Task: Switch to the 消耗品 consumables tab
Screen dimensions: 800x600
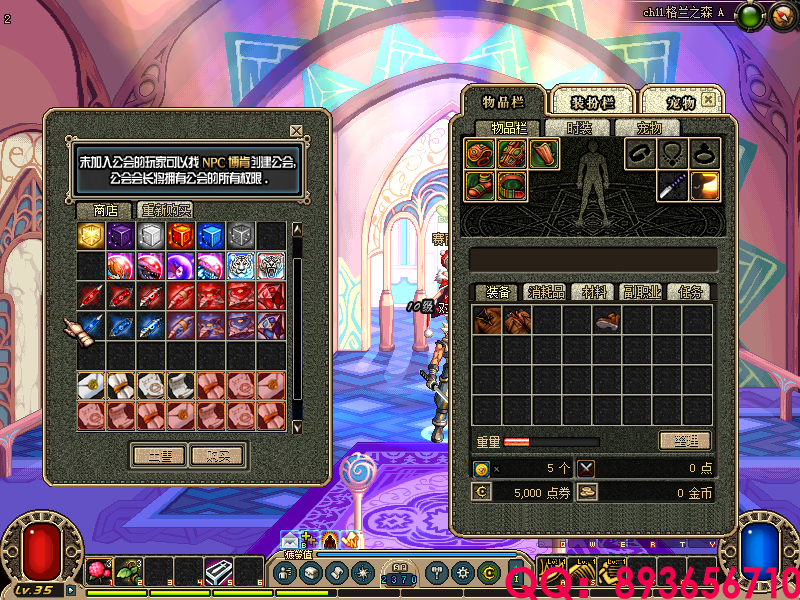Action: pyautogui.click(x=546, y=292)
